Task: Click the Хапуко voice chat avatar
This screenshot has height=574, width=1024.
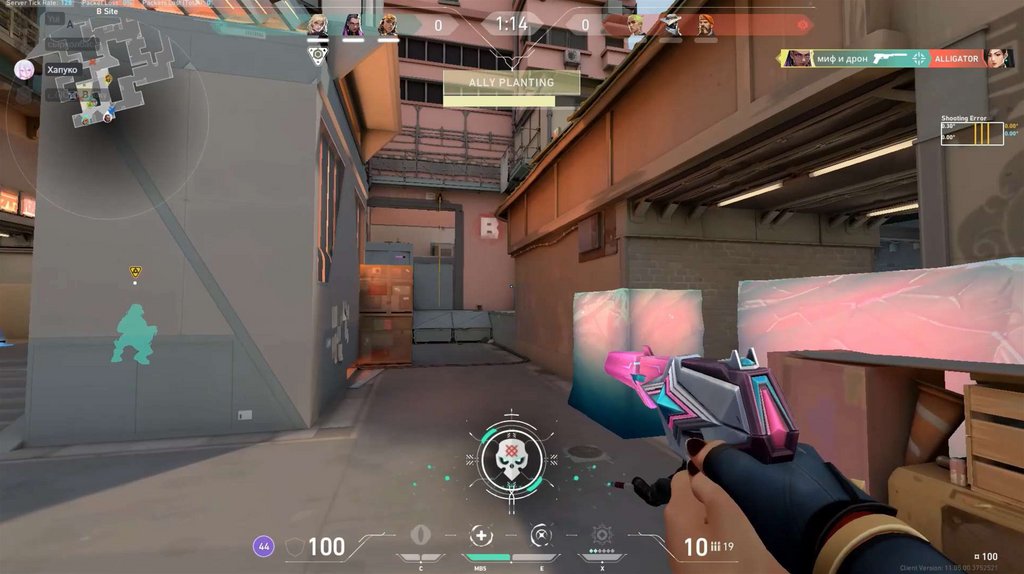Action: [24, 69]
